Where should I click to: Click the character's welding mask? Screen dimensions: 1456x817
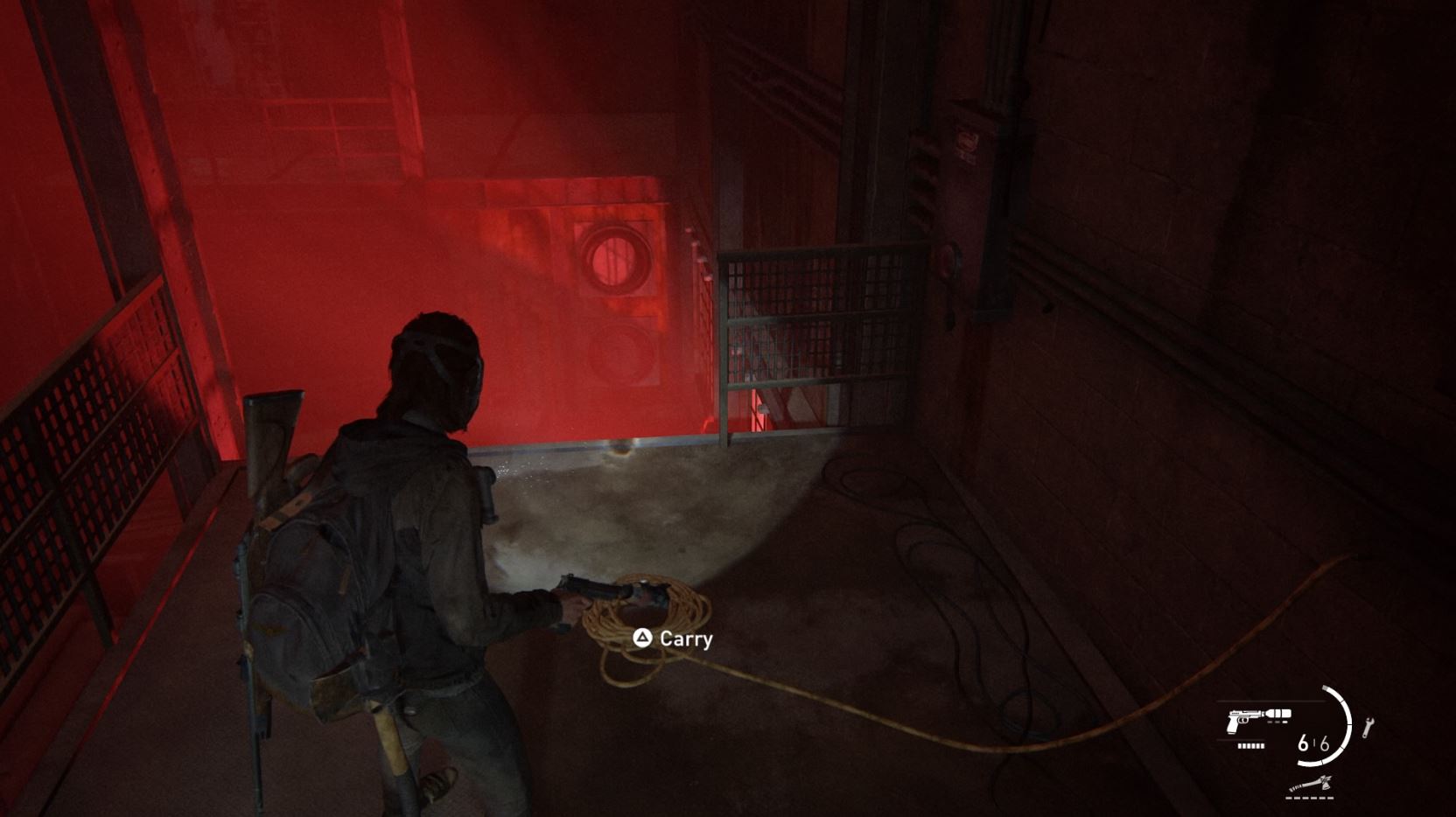[x=437, y=350]
